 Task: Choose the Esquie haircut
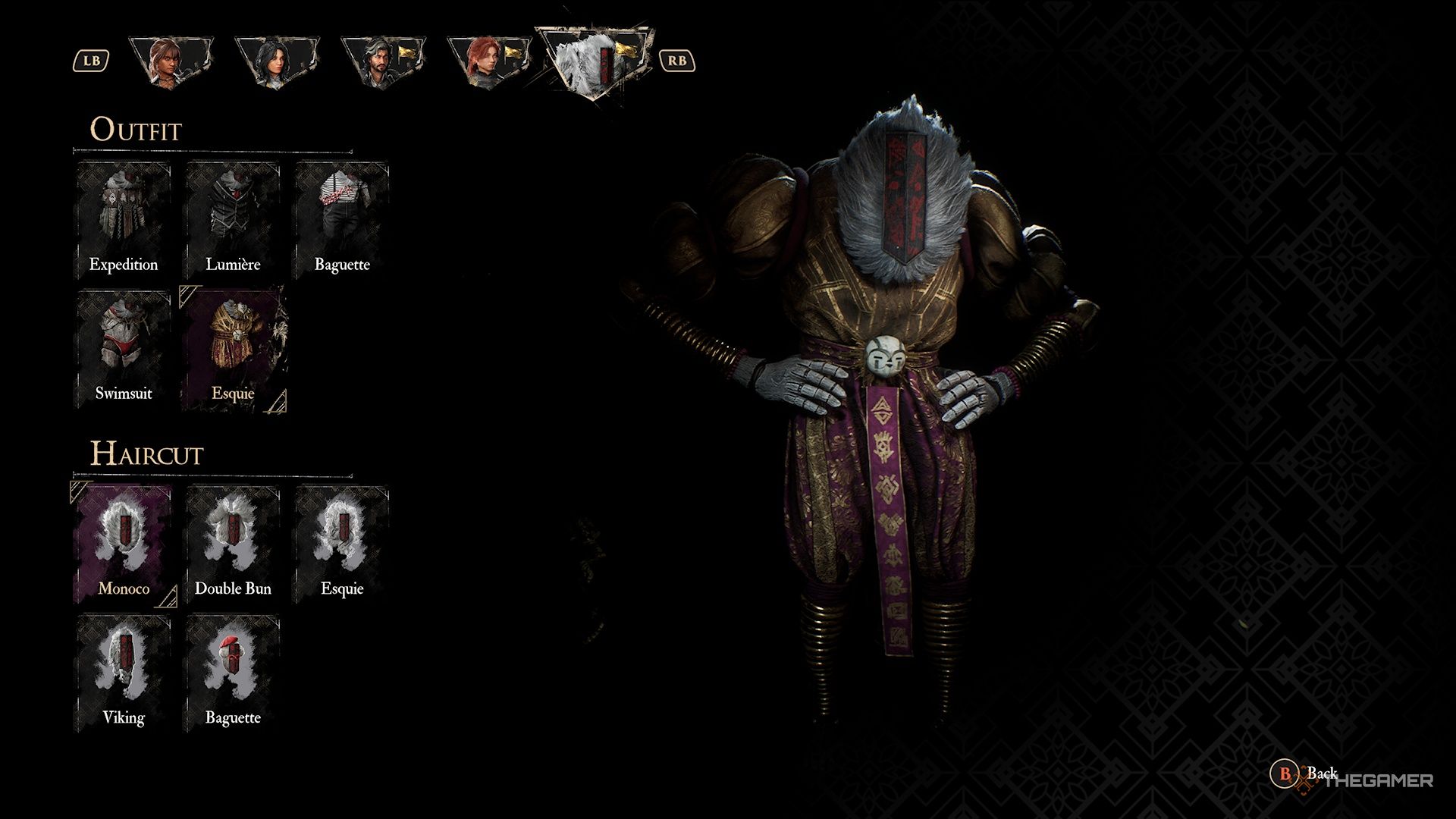click(343, 538)
